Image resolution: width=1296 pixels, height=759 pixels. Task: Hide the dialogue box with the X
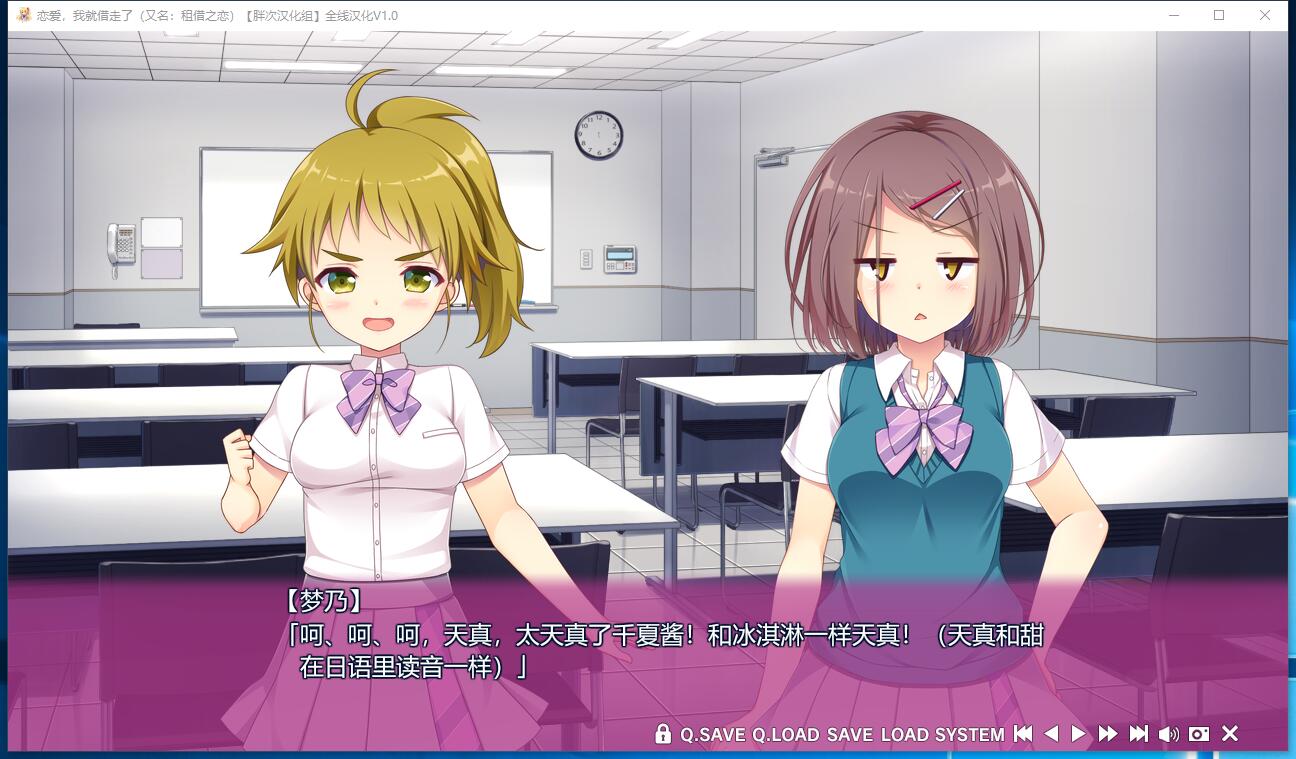point(1230,734)
